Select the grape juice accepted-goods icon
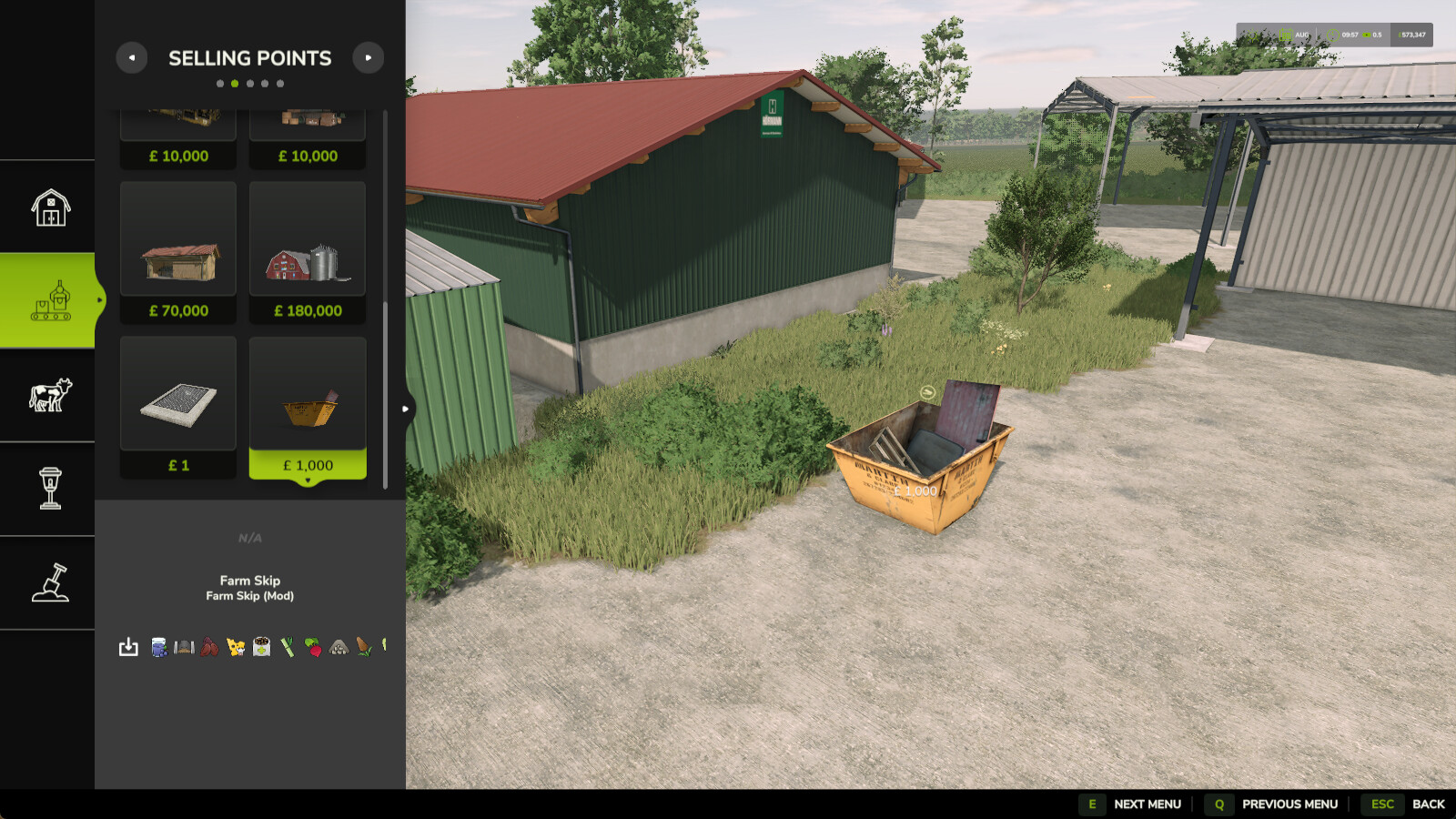1456x819 pixels. pos(158,648)
